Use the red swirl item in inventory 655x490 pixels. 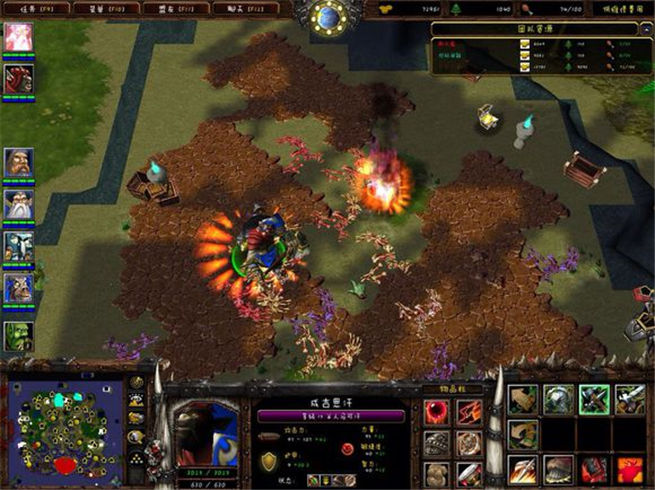point(437,411)
